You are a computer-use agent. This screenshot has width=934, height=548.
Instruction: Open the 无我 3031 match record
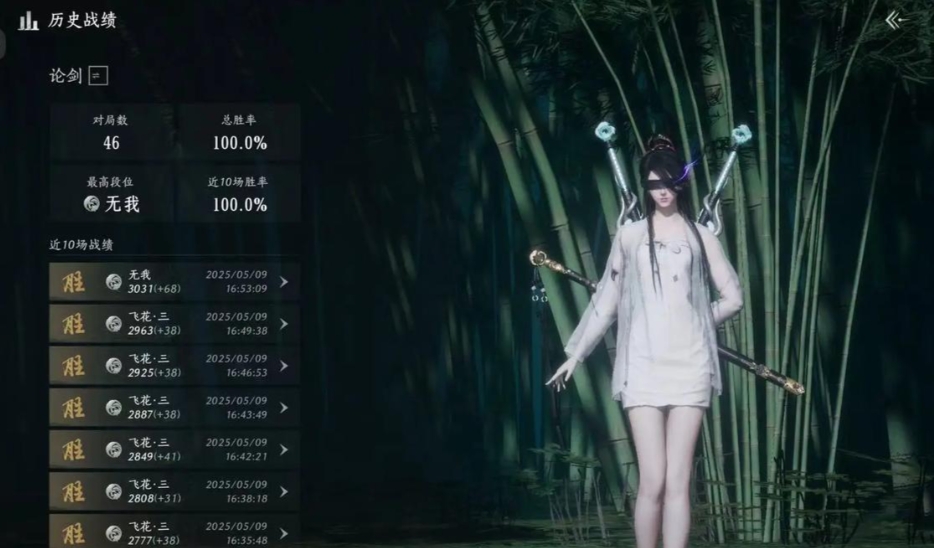174,282
